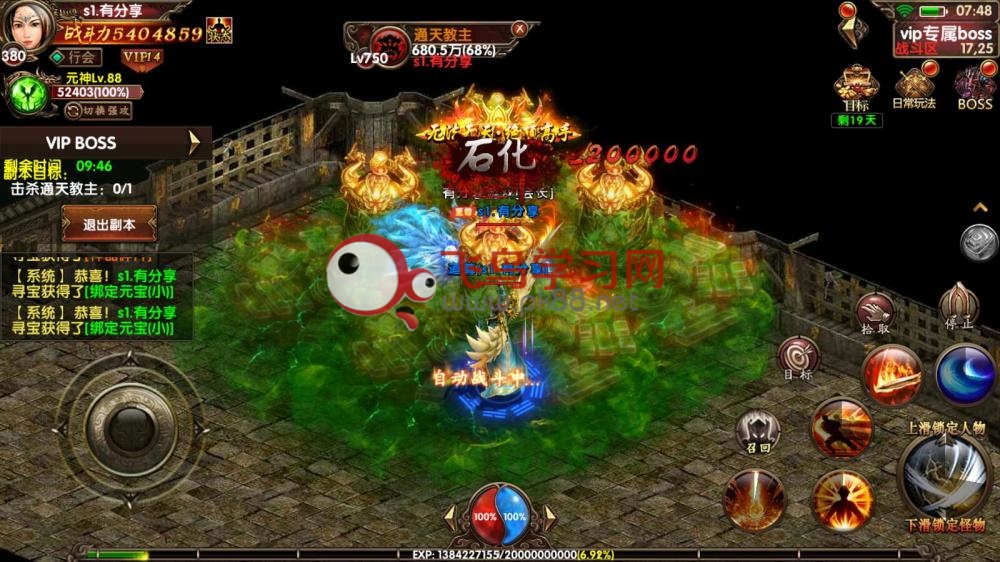The height and width of the screenshot is (562, 1000).
Task: Open the 行会 guild button
Action: click(77, 58)
